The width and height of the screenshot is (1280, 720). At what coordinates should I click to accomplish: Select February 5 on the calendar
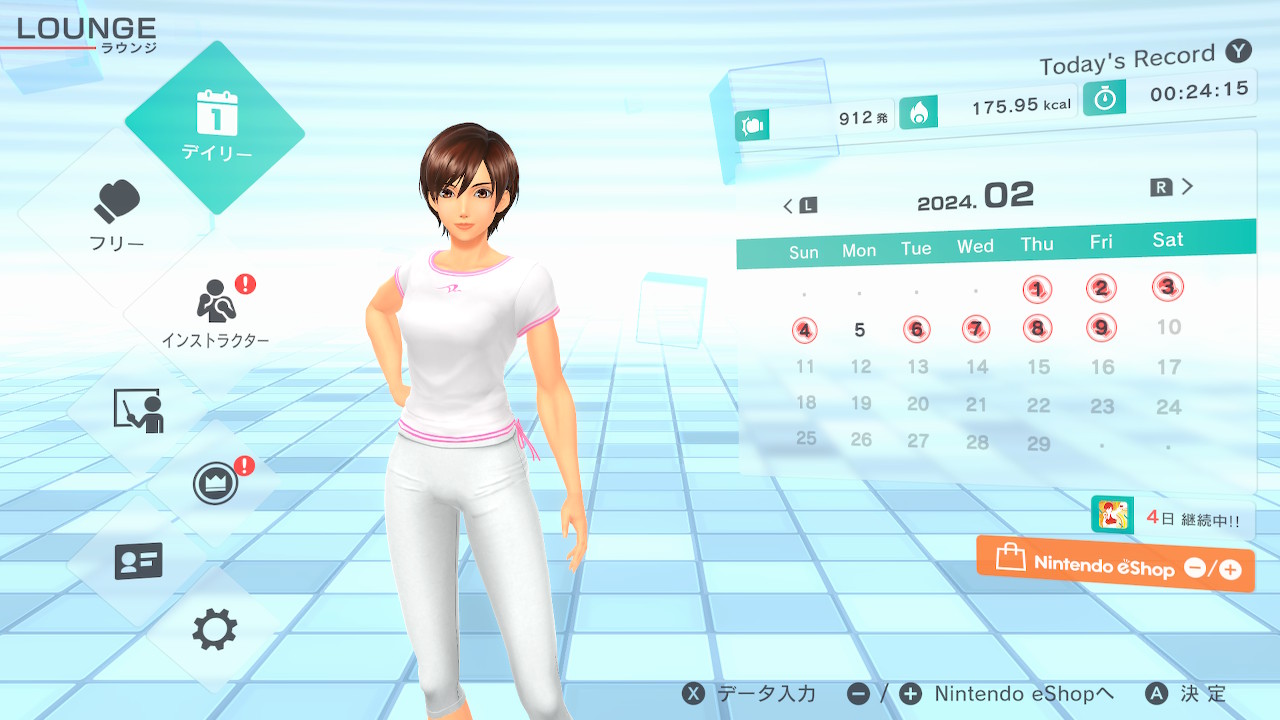860,330
